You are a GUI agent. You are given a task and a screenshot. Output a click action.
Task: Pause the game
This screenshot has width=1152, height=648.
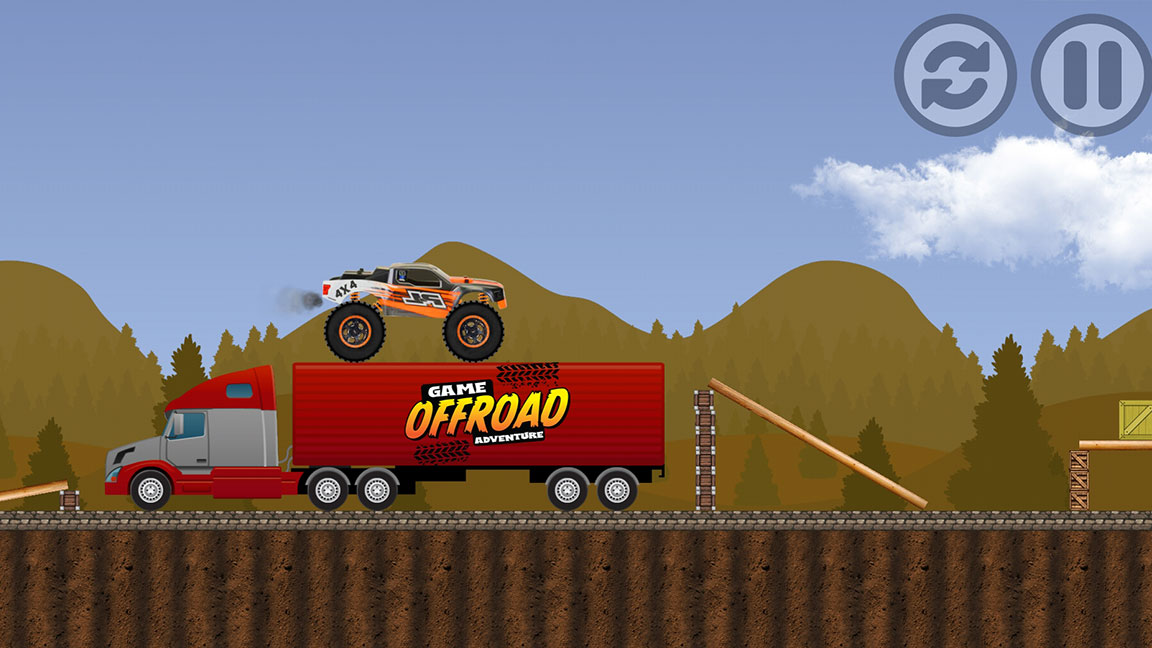tap(1091, 75)
